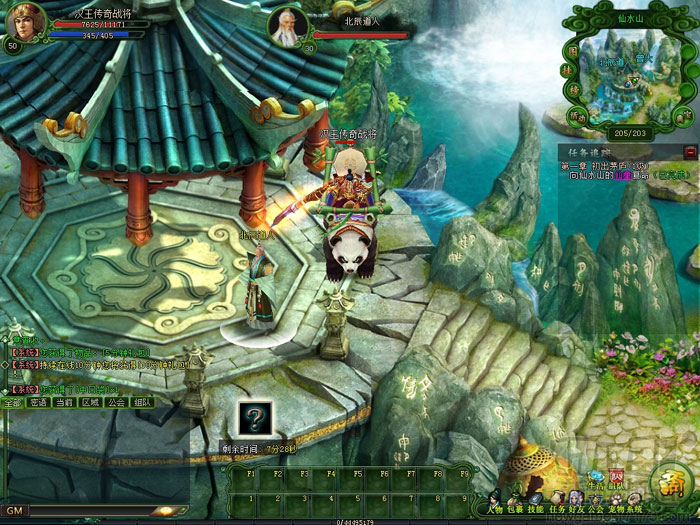Open the 人物 character panel
The image size is (700, 525).
point(496,498)
